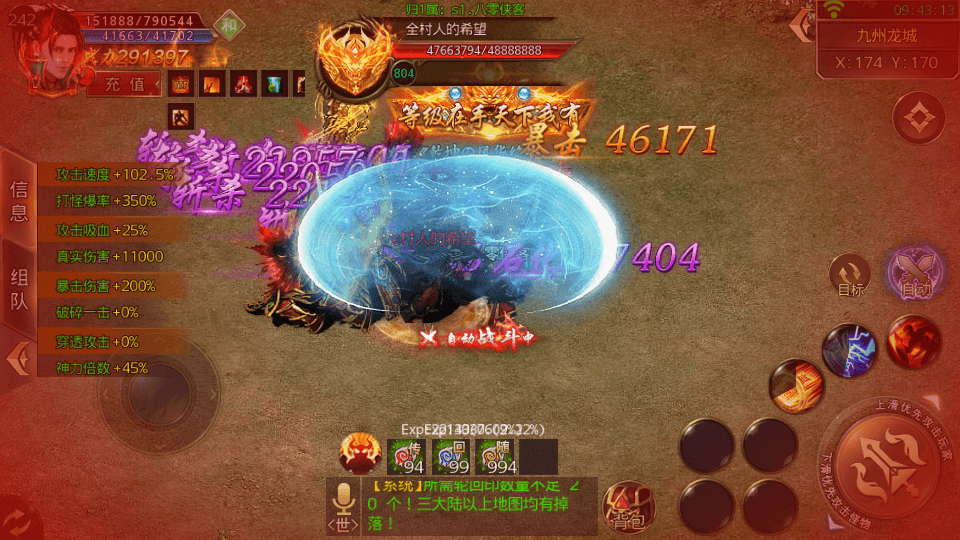960x540 pixels.
Task: Open the 九州龙城 map panel
Action: pyautogui.click(x=886, y=36)
